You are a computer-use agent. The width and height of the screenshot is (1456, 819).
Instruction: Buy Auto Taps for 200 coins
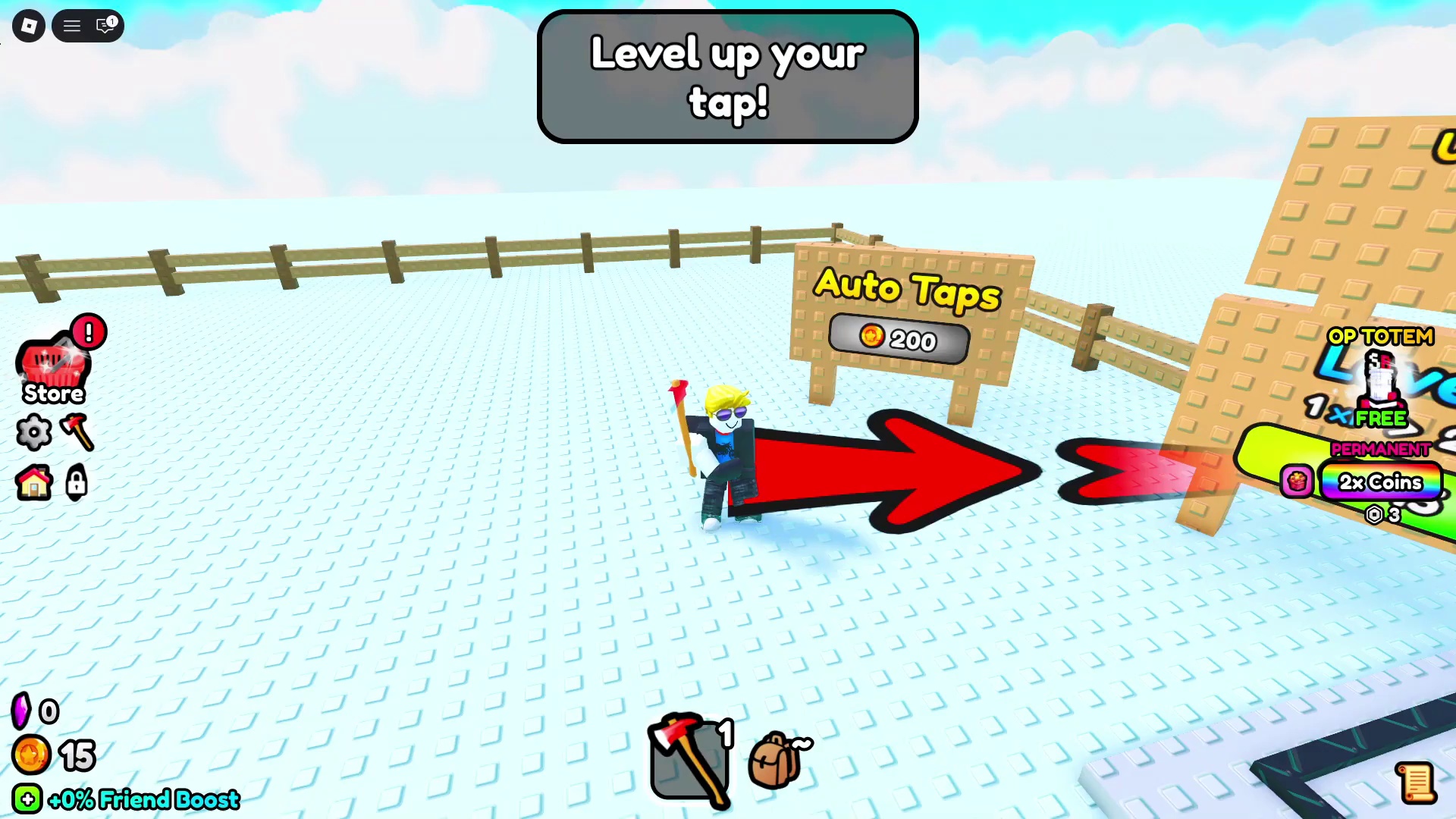point(899,339)
